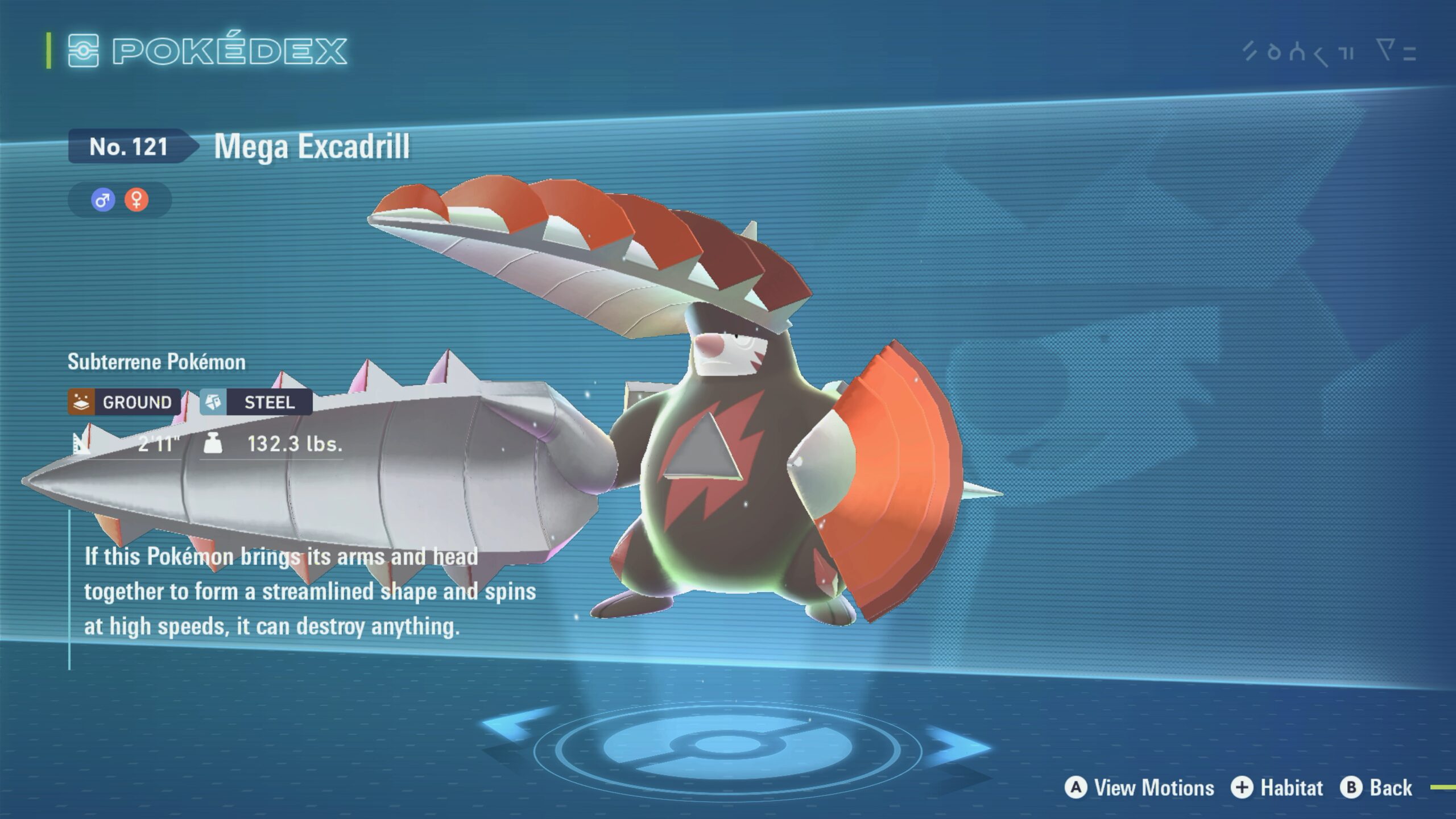Viewport: 1456px width, 819px height.
Task: Select the male gender symbol
Action: (x=103, y=200)
